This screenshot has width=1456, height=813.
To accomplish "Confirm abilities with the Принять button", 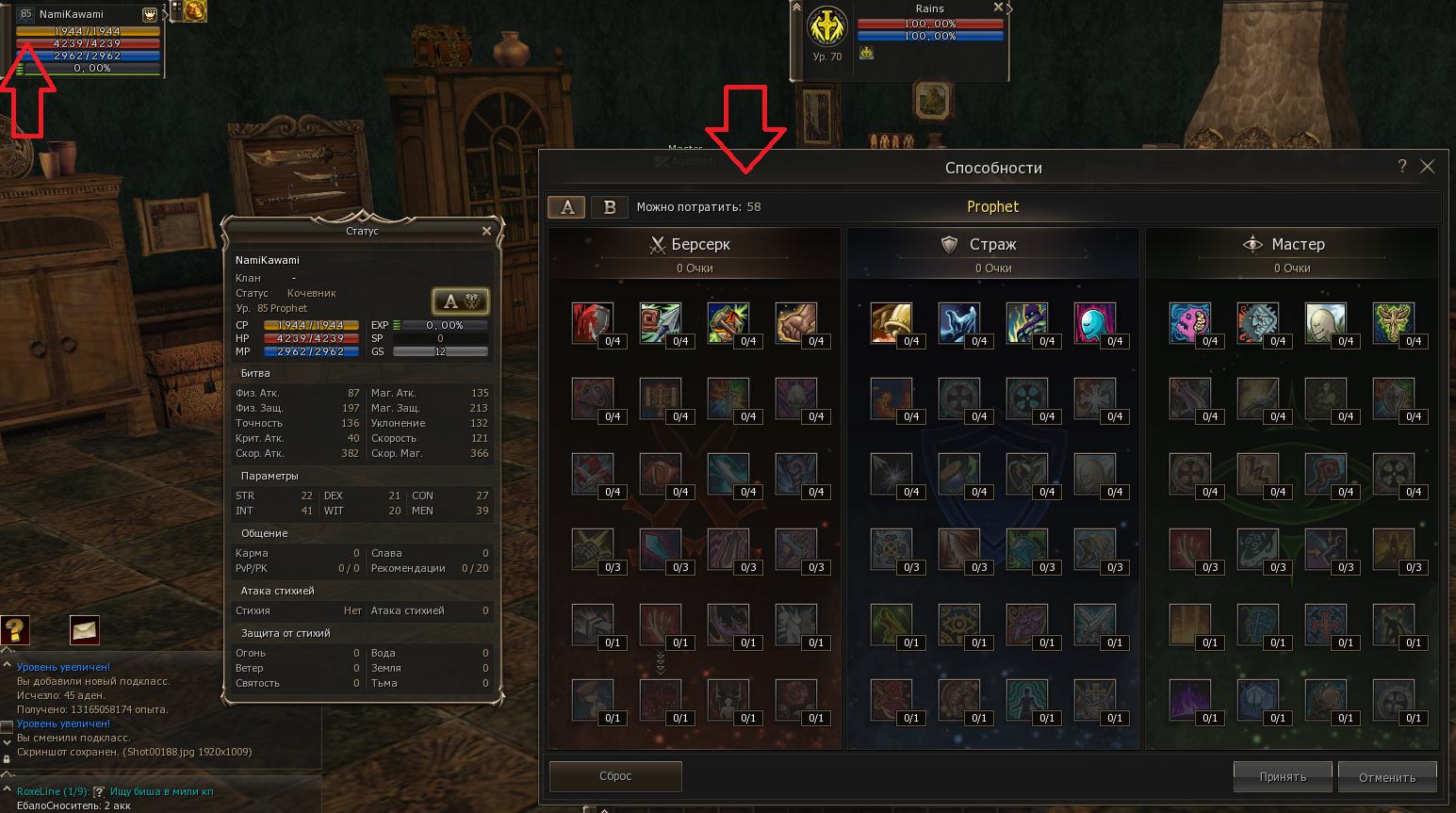I will pos(1283,777).
